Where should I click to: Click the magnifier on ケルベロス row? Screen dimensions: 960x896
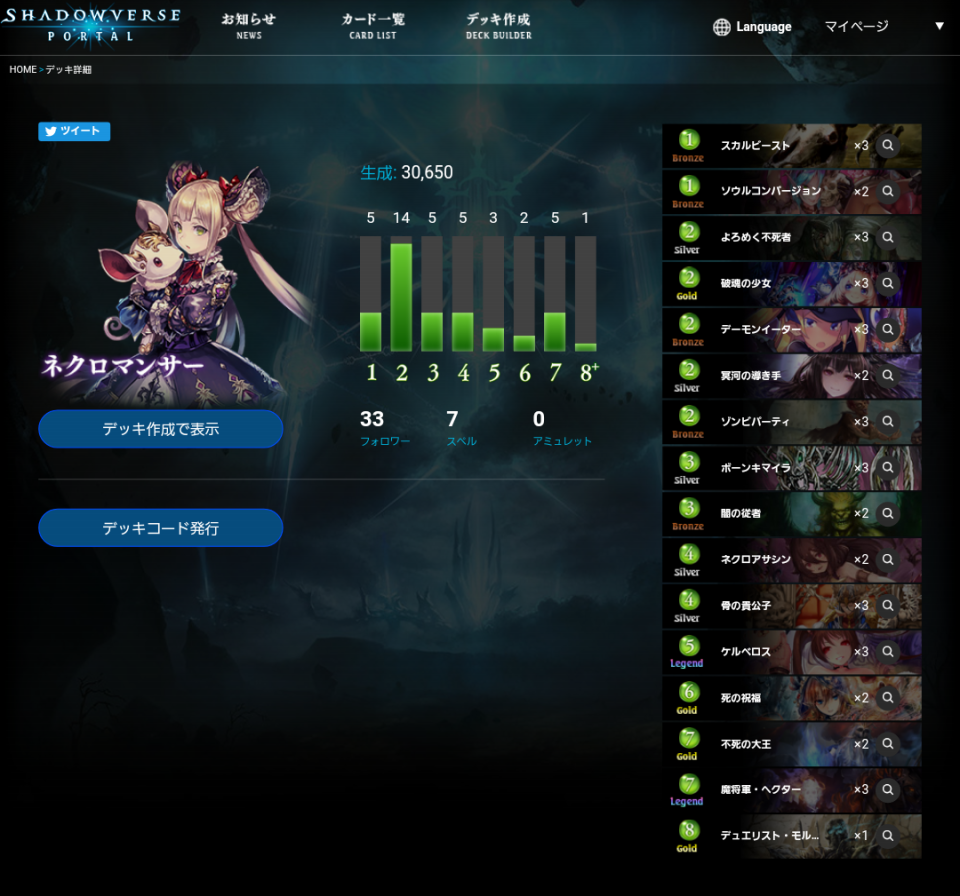click(x=887, y=652)
